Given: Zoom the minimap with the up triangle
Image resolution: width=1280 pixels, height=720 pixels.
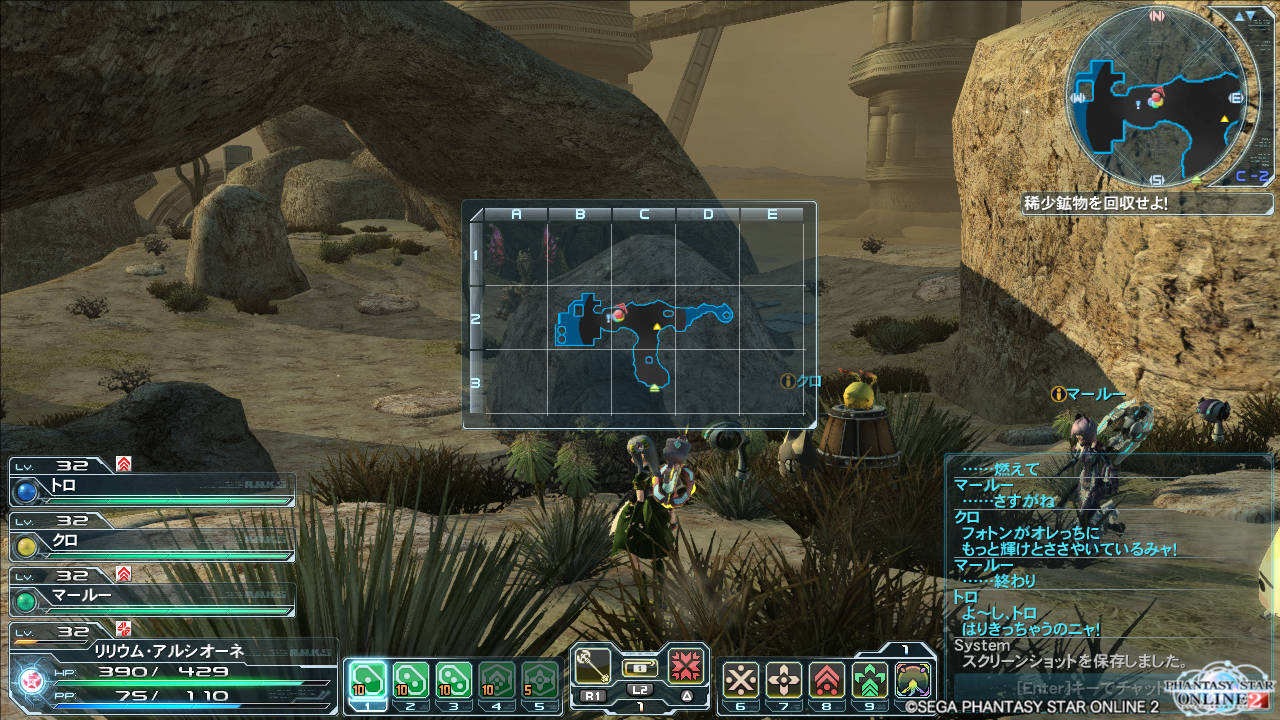Looking at the screenshot, I should coord(1240,16).
